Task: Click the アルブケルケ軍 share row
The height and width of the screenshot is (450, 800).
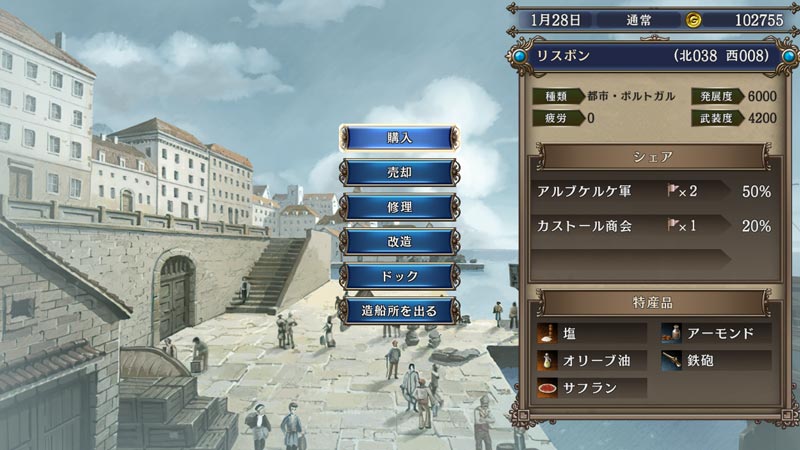Action: [653, 191]
